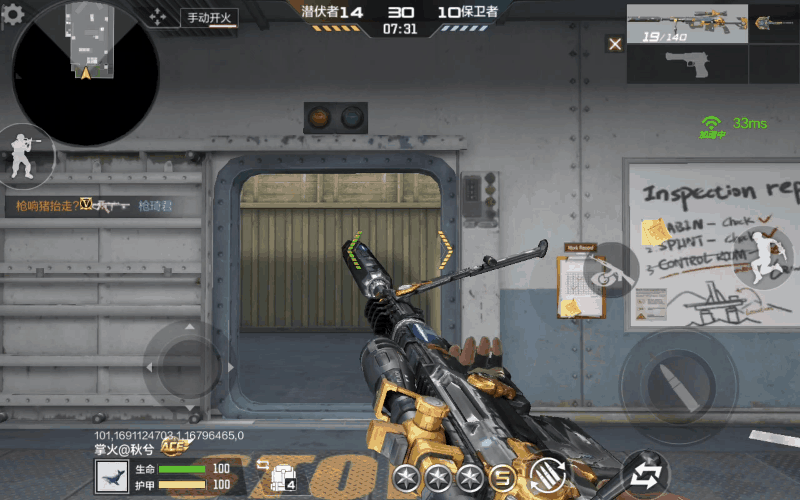Tap the player avatar portrait
Viewport: 800px width, 500px height.
(x=111, y=477)
